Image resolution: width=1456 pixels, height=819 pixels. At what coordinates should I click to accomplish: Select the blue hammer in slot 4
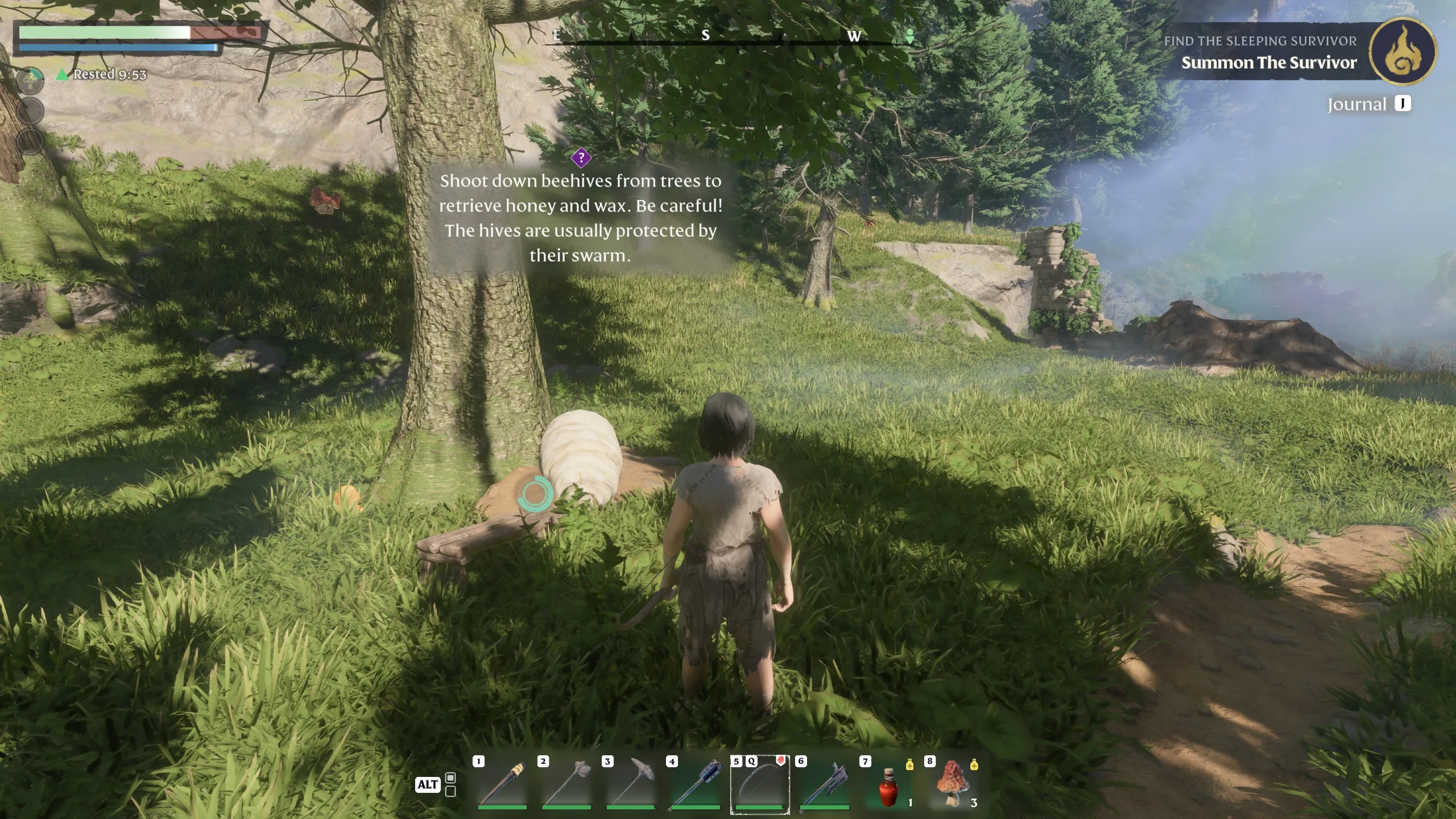[696, 785]
